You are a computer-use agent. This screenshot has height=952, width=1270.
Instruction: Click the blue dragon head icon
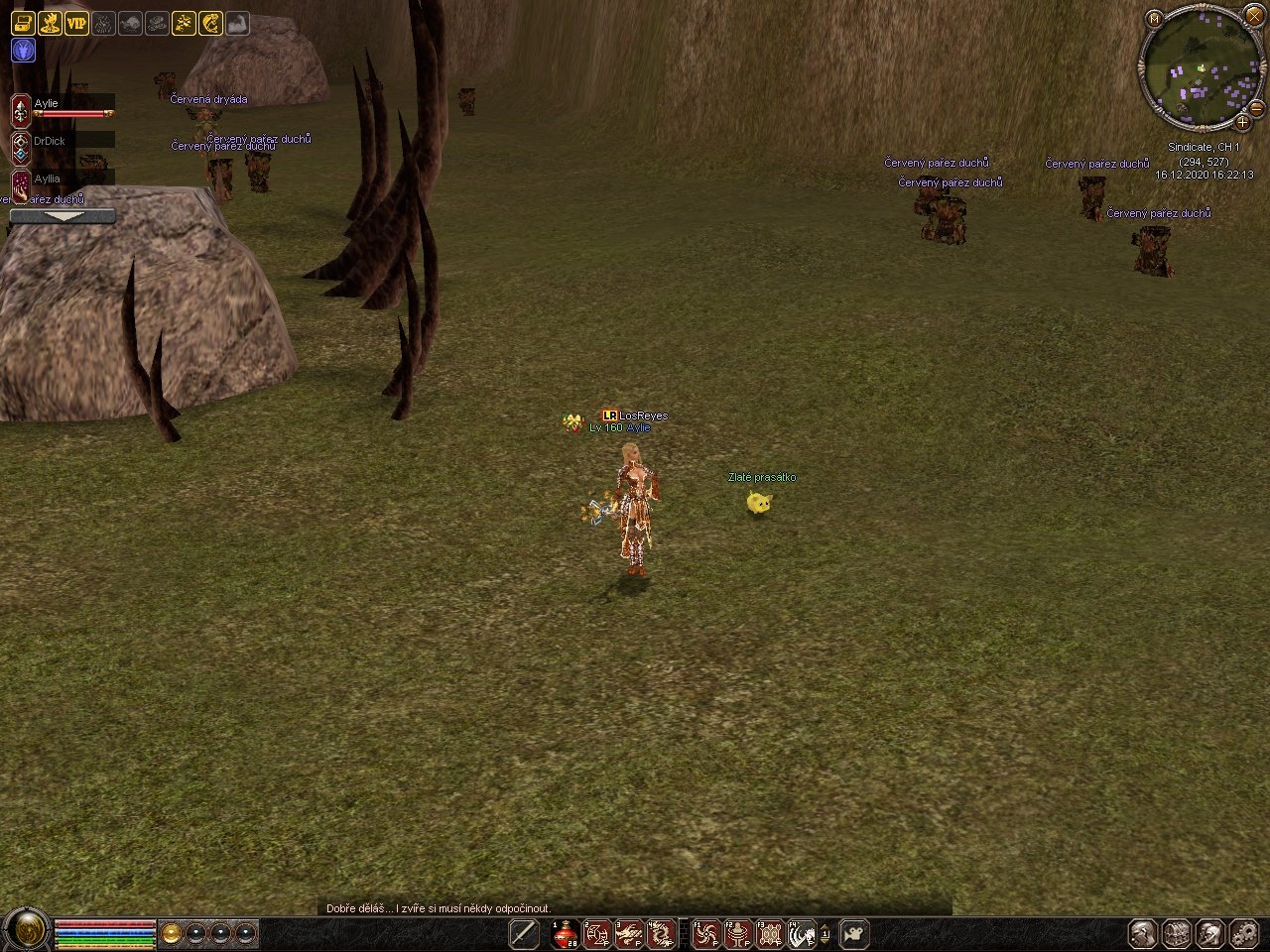tap(23, 51)
